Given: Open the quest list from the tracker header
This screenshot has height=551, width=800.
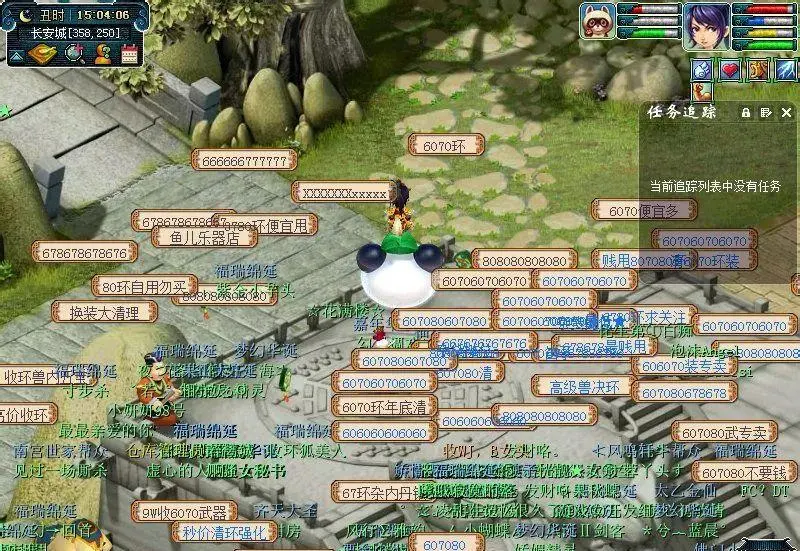Looking at the screenshot, I should click(x=765, y=113).
